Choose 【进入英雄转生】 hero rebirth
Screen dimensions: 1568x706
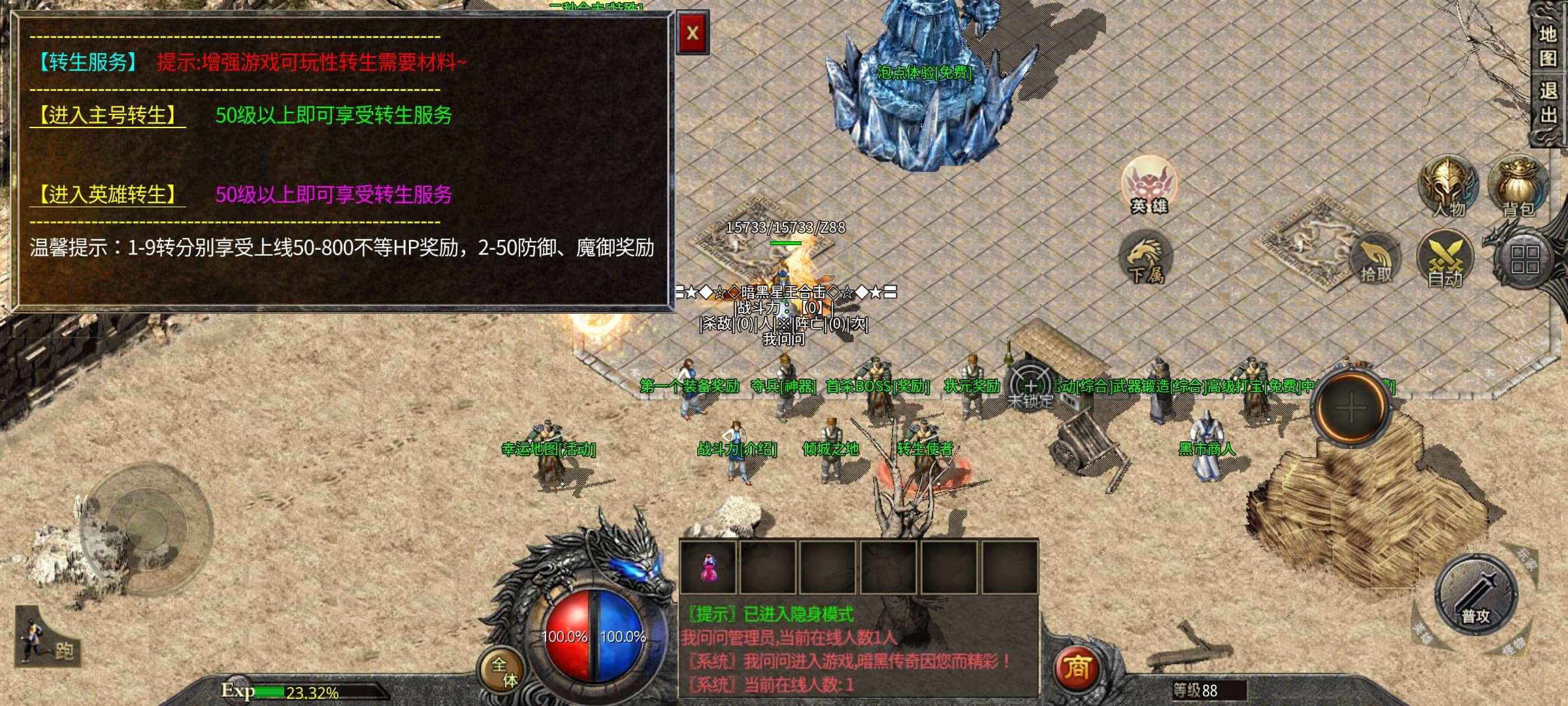coord(108,195)
